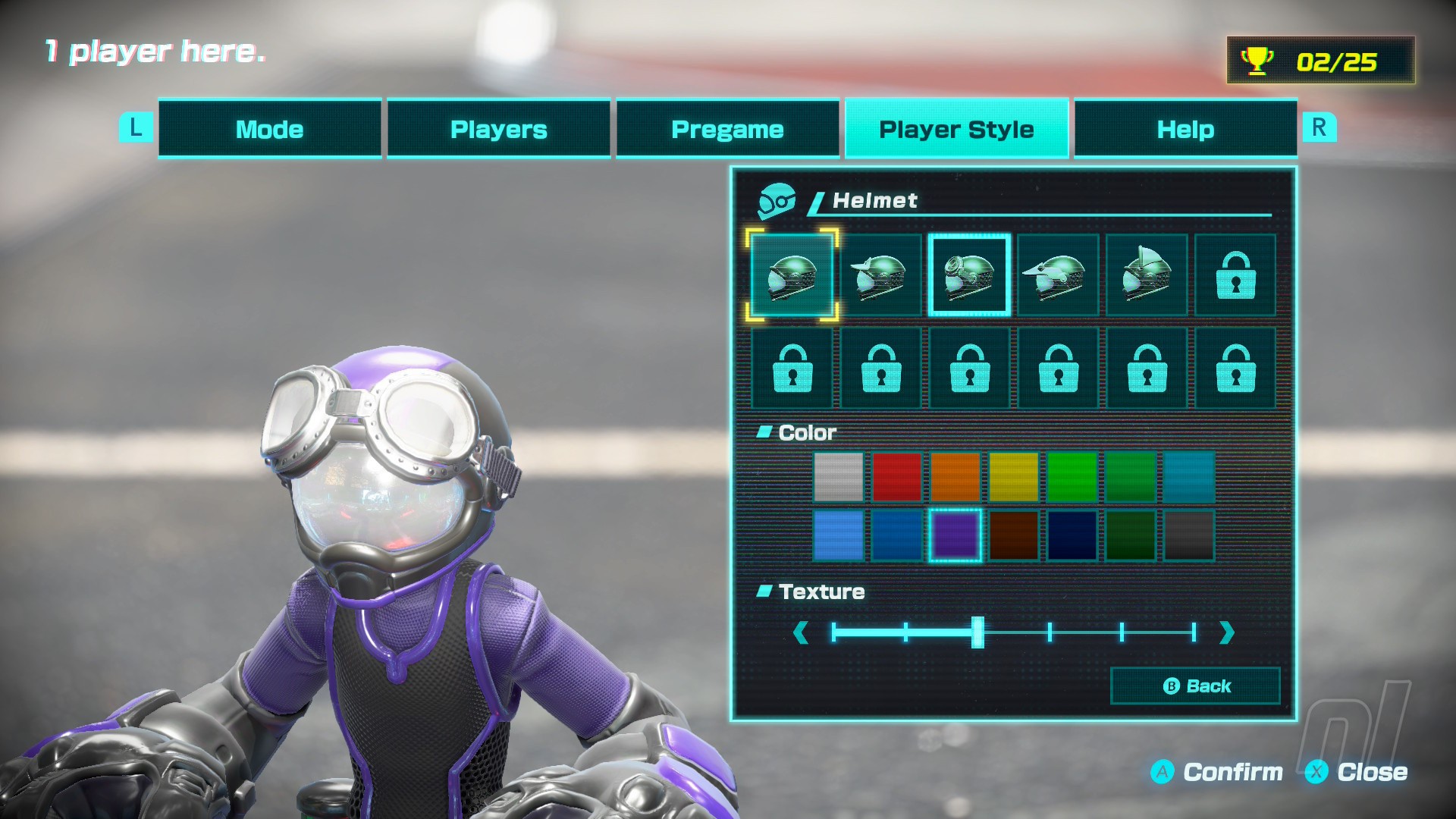Switch to the Mode tab
This screenshot has width=1456, height=819.
tap(269, 129)
